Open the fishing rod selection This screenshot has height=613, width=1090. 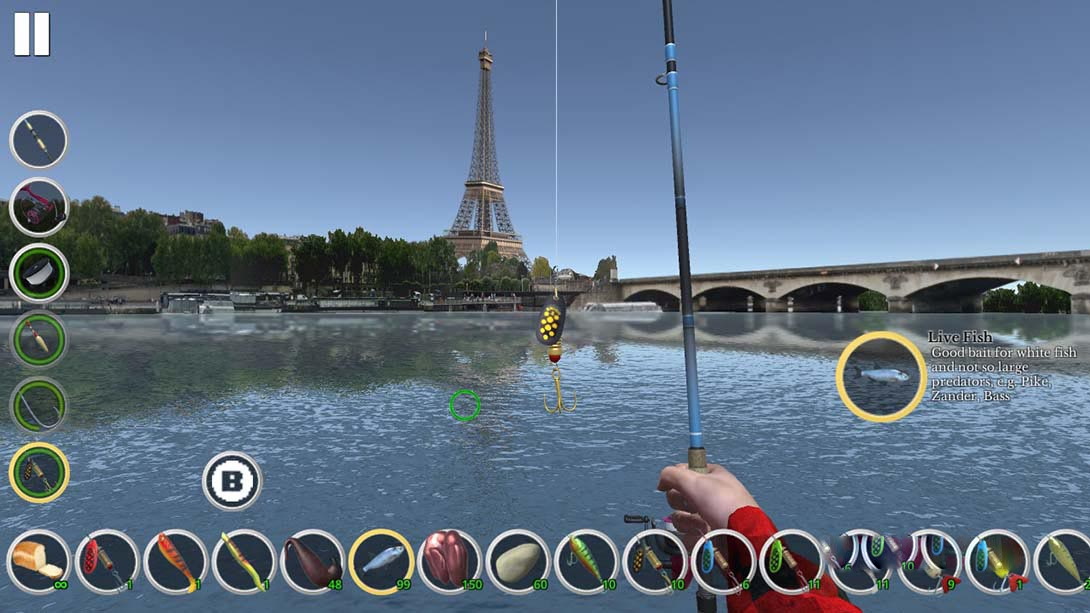(39, 140)
